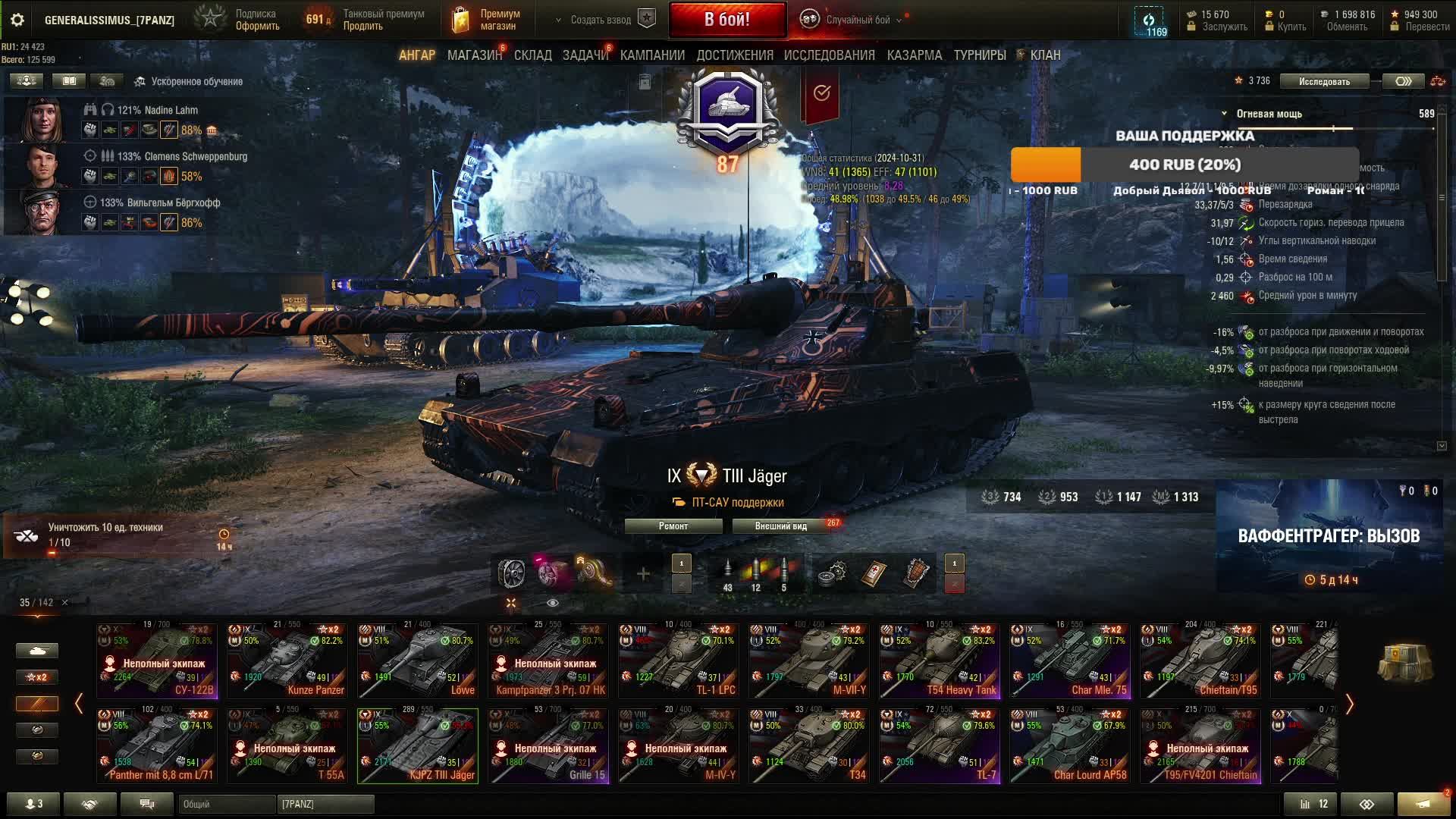Switch to the МАГАЗИН tab
Image resolution: width=1456 pixels, height=819 pixels.
(474, 55)
